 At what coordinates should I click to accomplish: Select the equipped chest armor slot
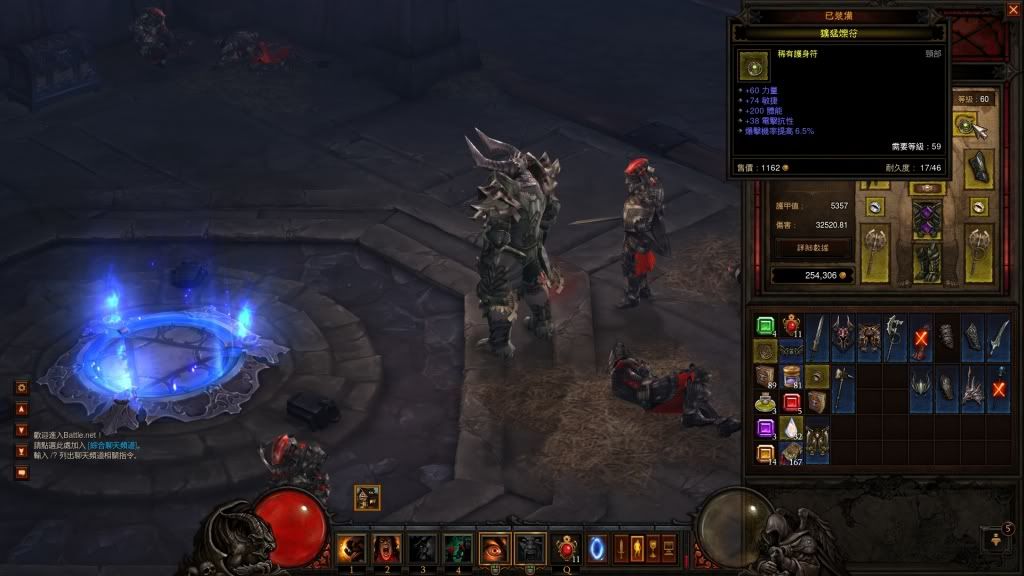click(x=928, y=219)
